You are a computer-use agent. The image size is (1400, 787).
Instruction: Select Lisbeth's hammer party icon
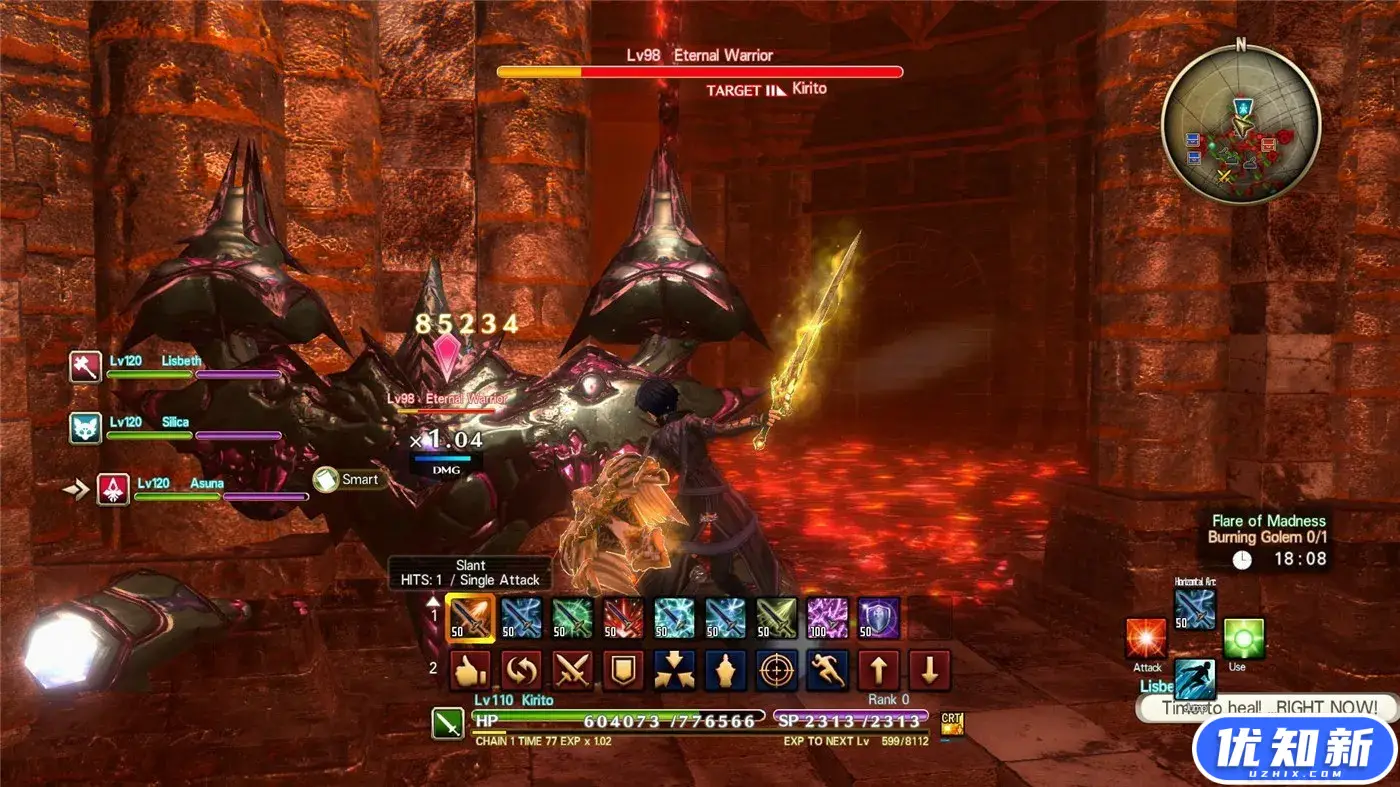click(x=85, y=367)
